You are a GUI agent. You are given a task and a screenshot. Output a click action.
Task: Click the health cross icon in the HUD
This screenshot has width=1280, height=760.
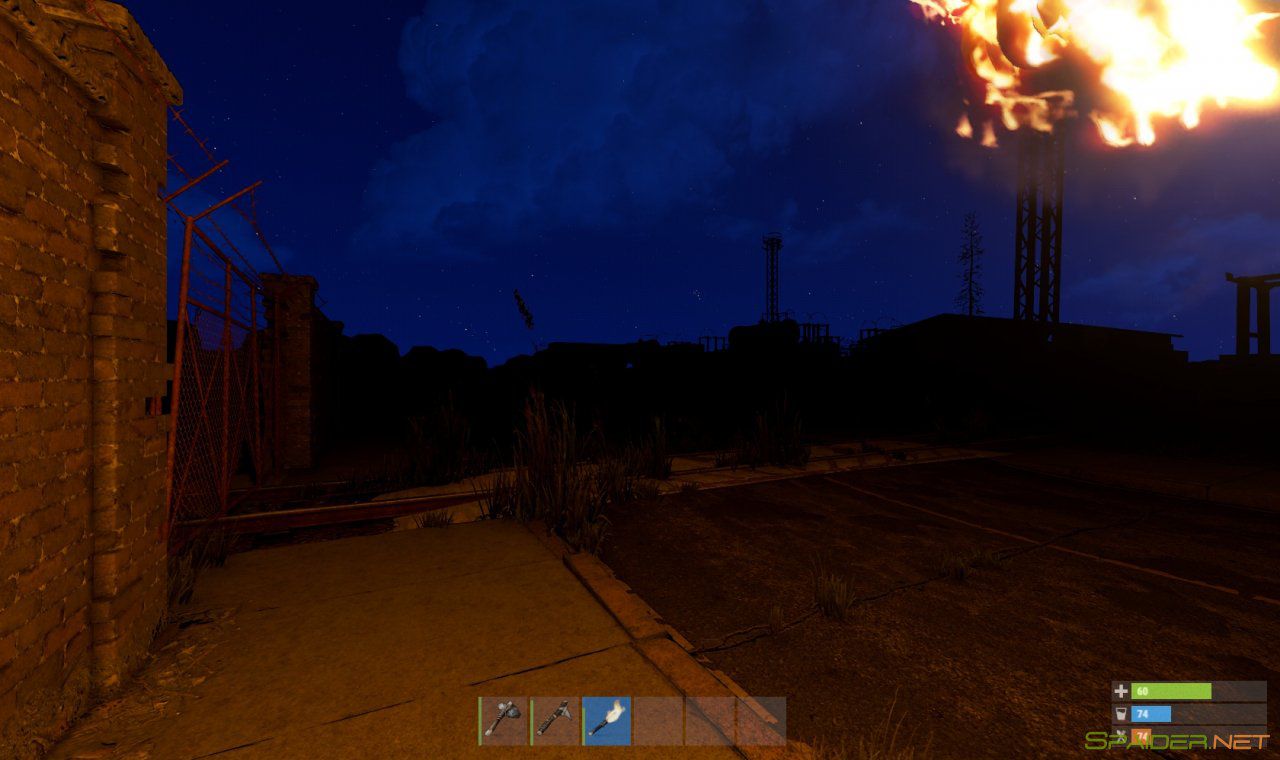[x=1121, y=691]
